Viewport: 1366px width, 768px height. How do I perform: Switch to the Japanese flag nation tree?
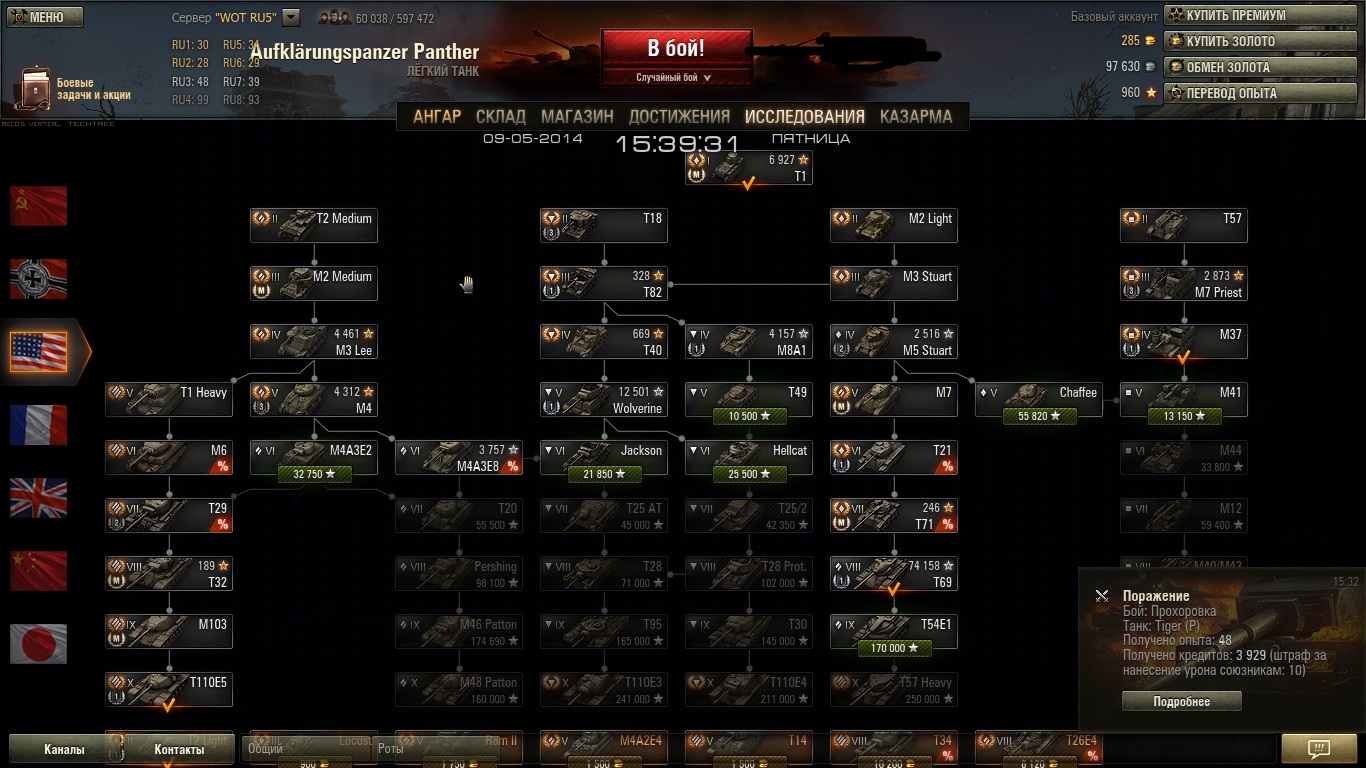click(39, 644)
